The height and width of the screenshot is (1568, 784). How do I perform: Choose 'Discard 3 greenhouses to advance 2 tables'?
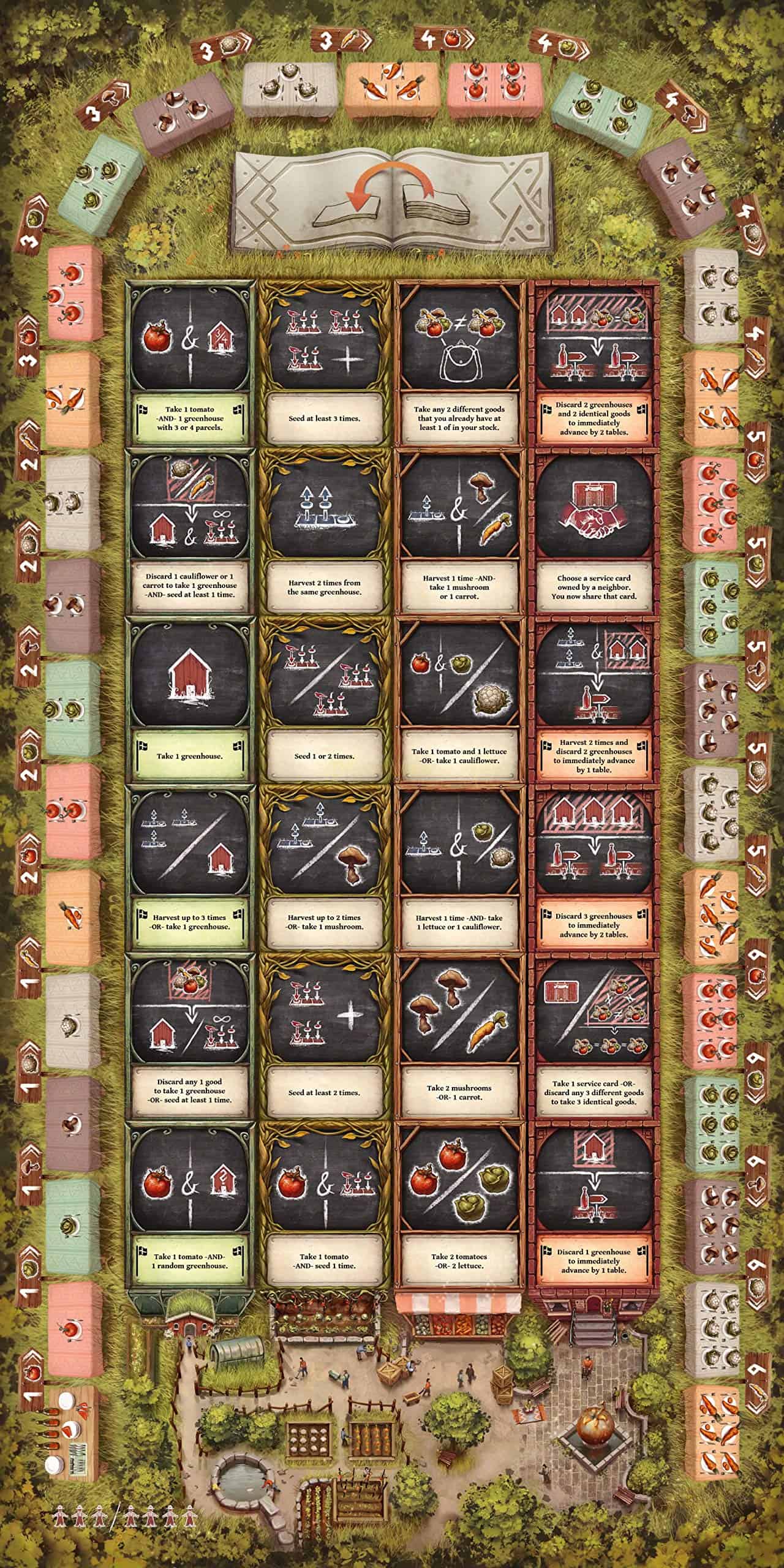(x=594, y=869)
